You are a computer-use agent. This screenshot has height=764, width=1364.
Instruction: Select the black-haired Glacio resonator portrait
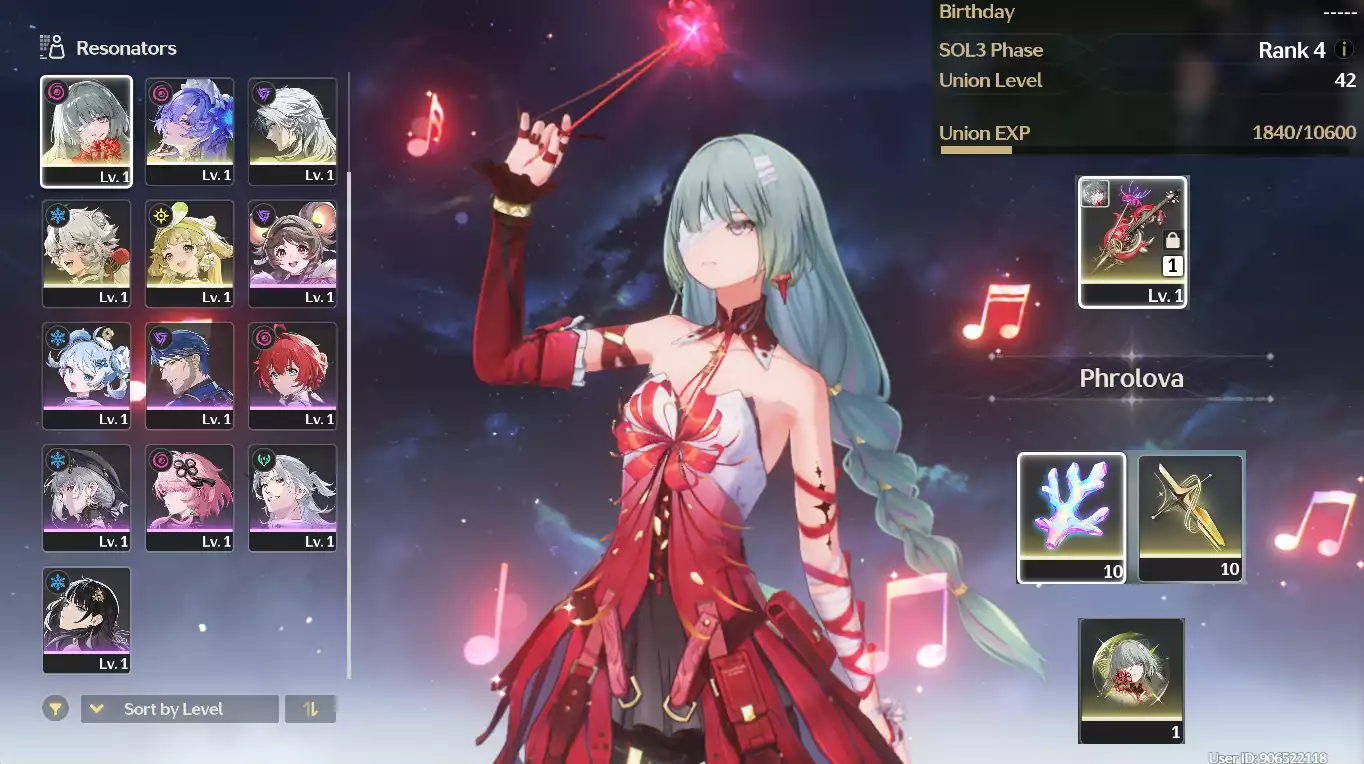point(86,620)
